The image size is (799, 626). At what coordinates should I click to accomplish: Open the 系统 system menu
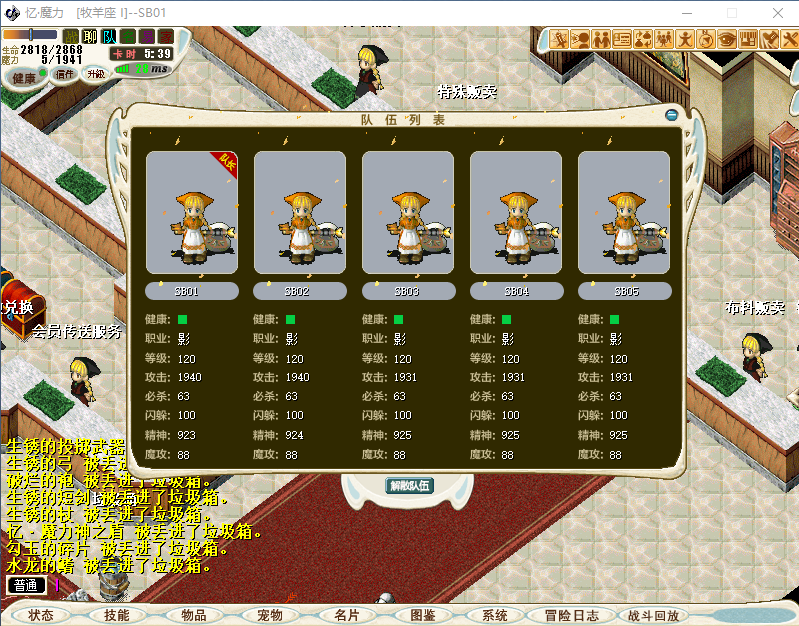495,615
